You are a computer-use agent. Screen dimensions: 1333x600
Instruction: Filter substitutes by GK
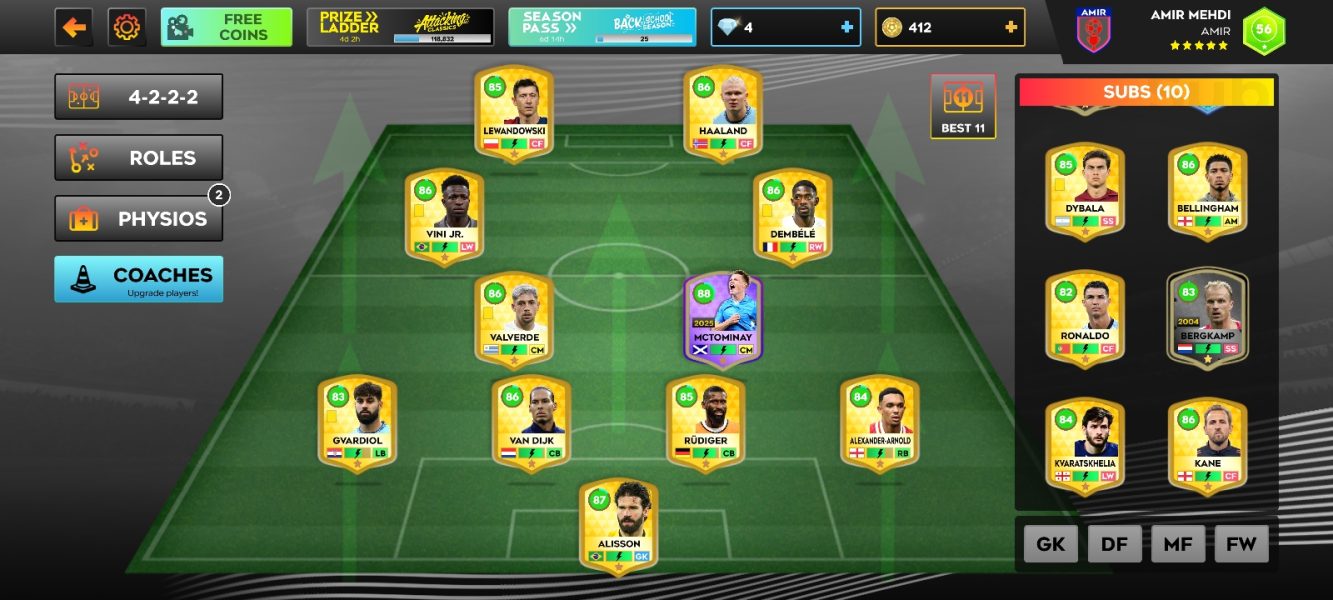tap(1050, 544)
